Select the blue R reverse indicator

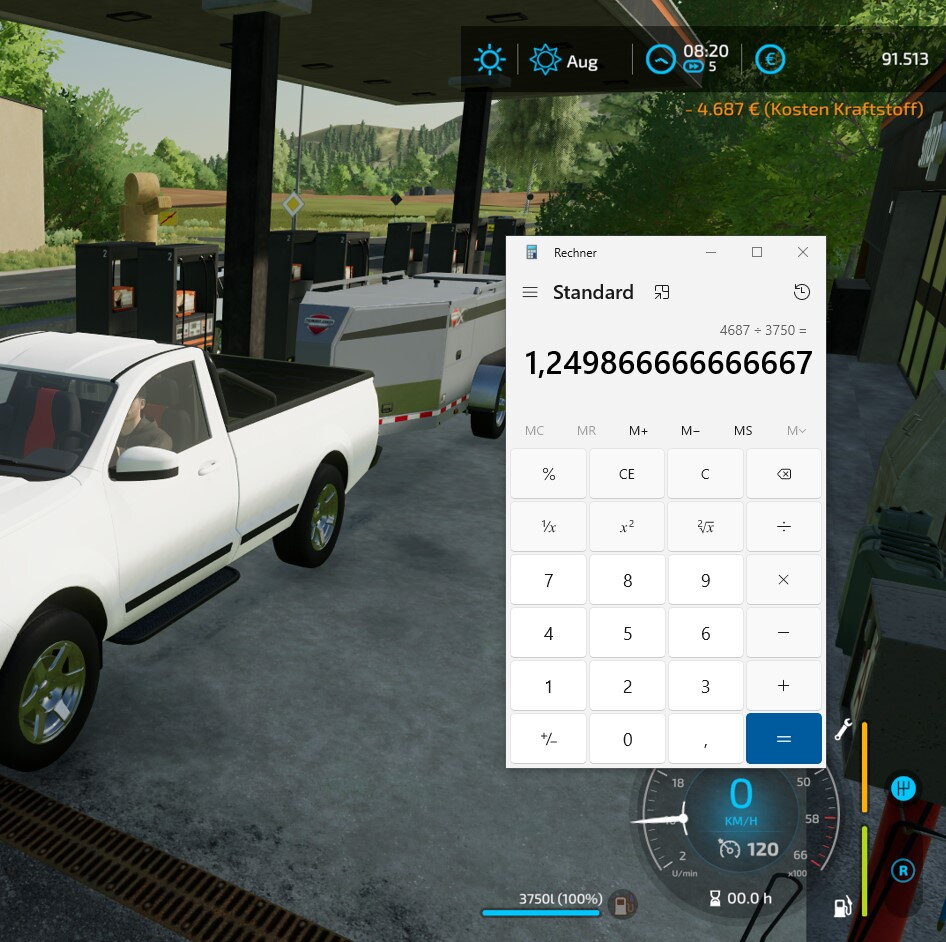[903, 871]
